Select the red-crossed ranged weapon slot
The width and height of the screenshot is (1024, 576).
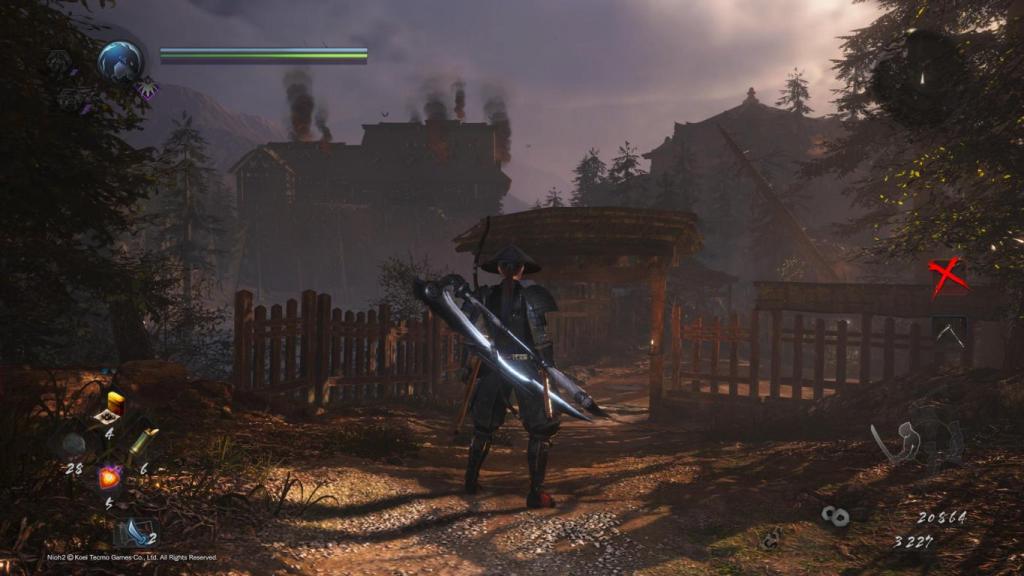(x=948, y=276)
